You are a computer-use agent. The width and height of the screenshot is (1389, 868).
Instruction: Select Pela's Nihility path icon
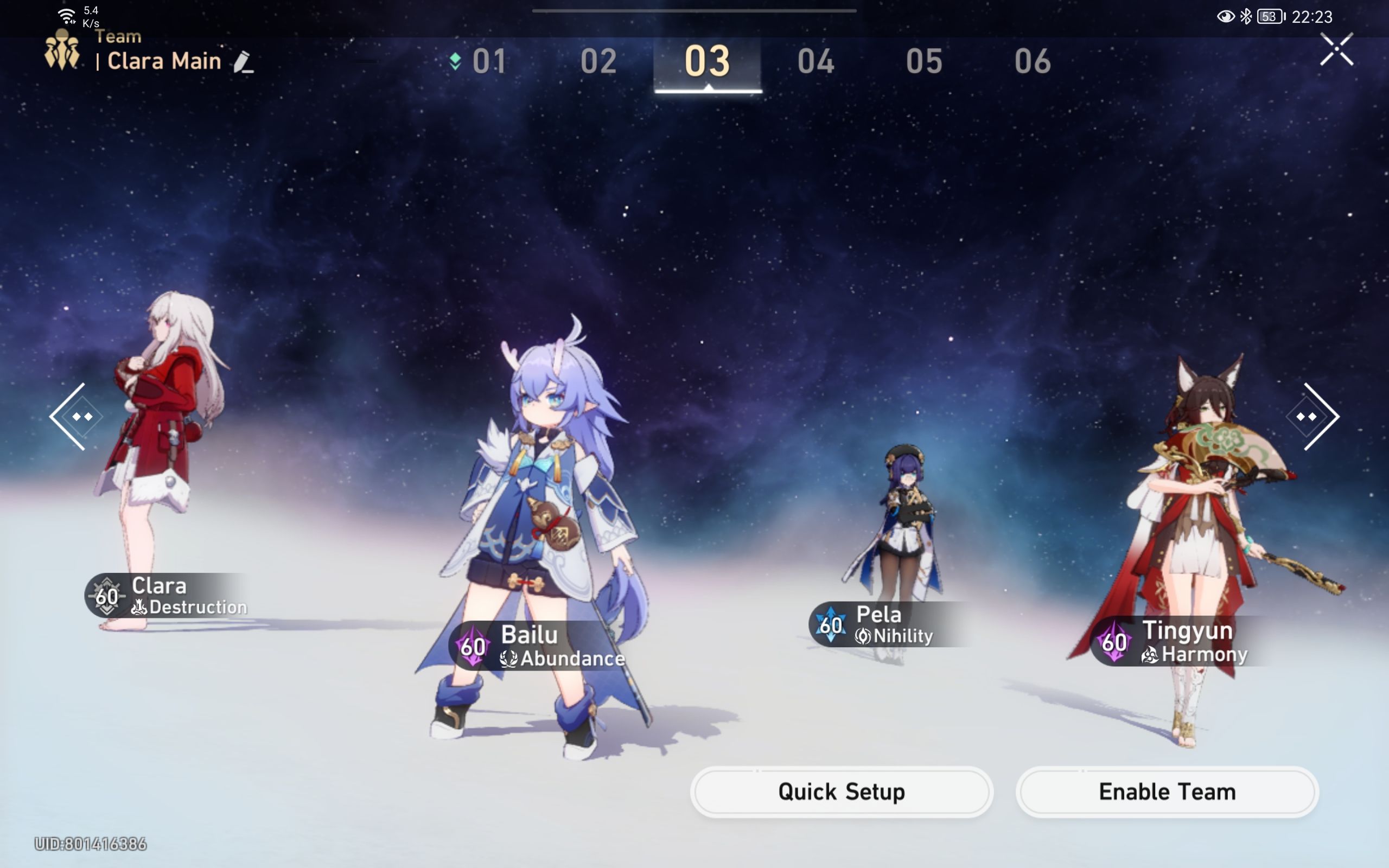point(863,635)
